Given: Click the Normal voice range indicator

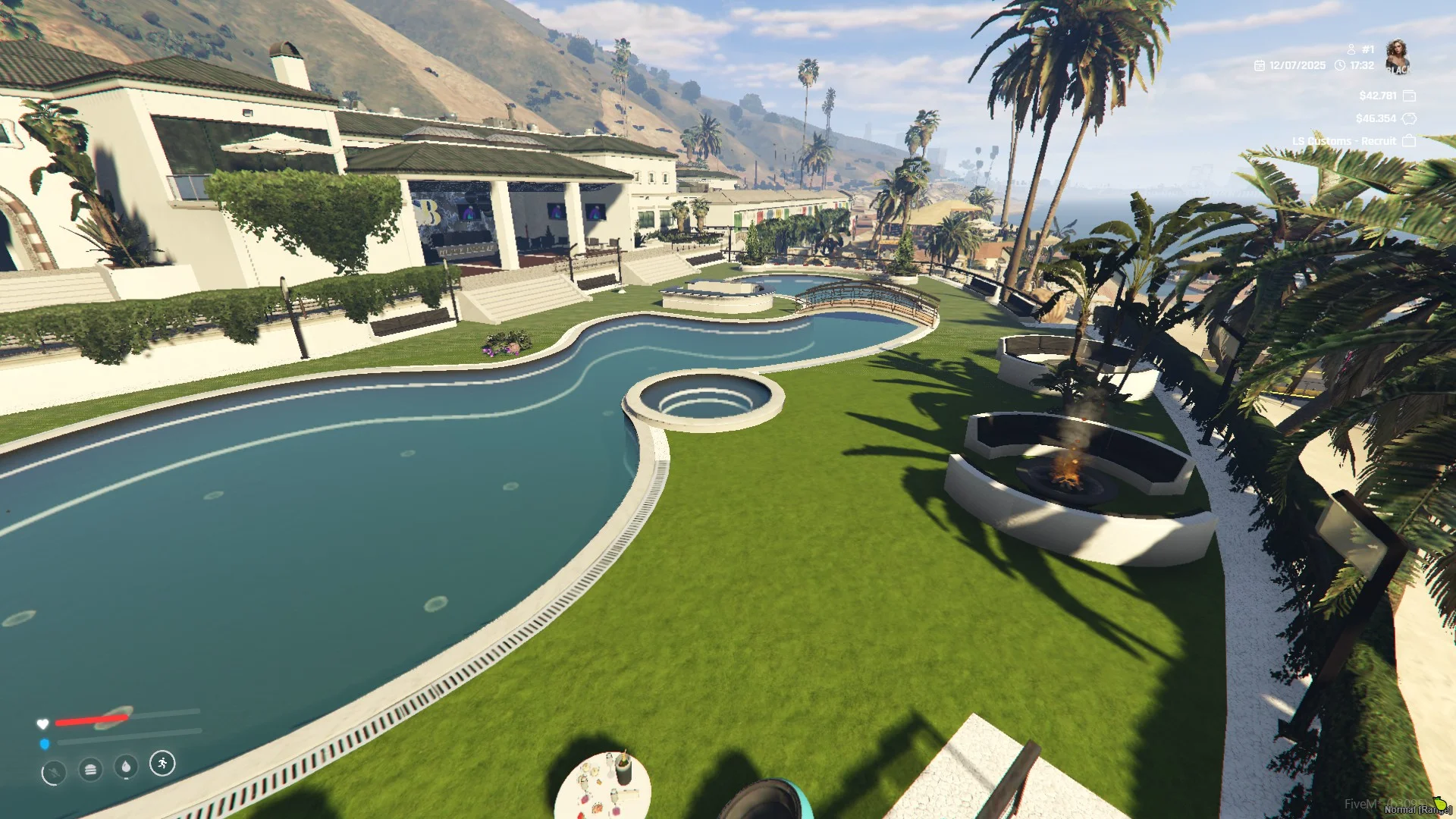Looking at the screenshot, I should point(1417,809).
